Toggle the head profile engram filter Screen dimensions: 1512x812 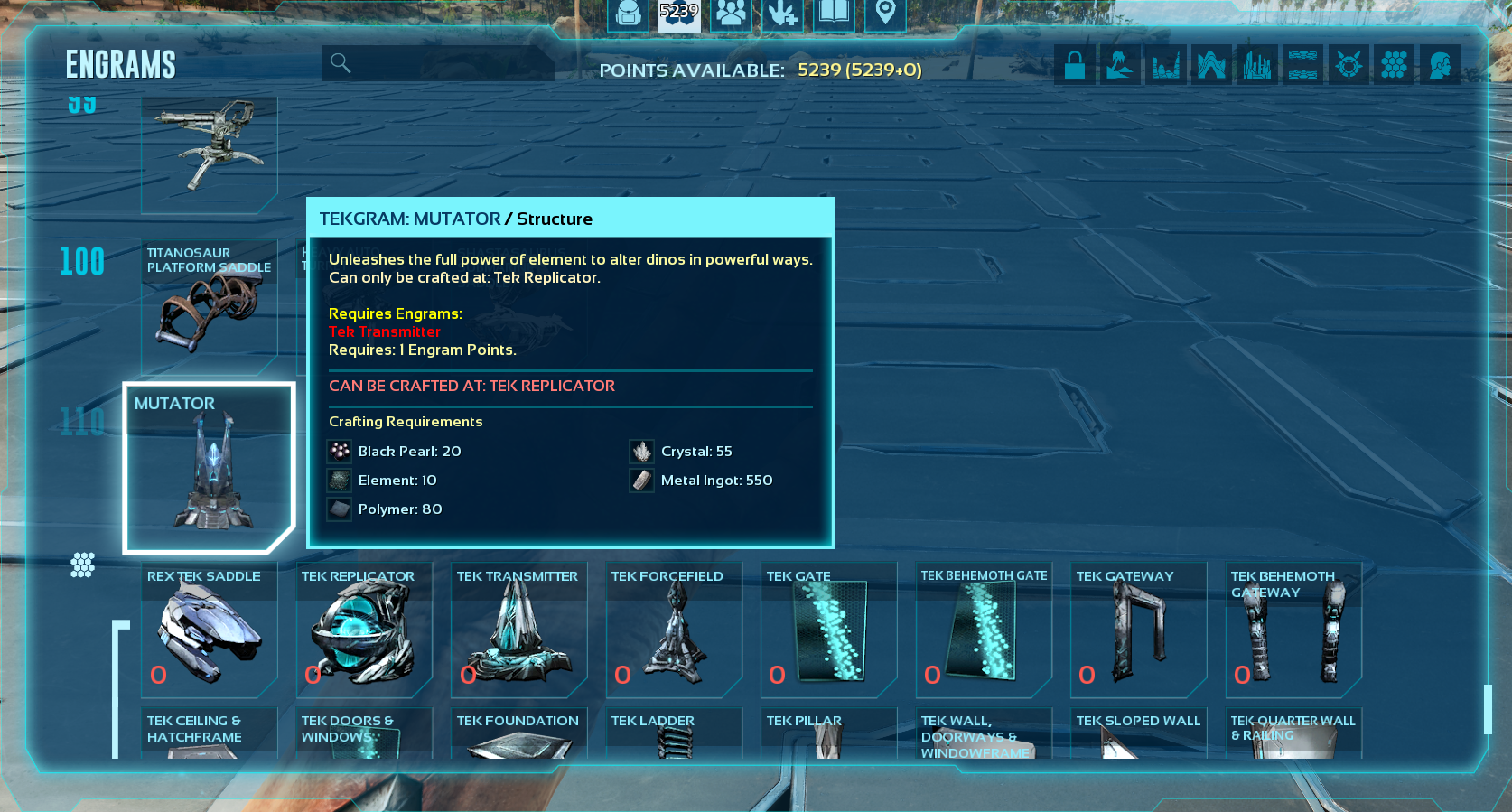(1440, 65)
